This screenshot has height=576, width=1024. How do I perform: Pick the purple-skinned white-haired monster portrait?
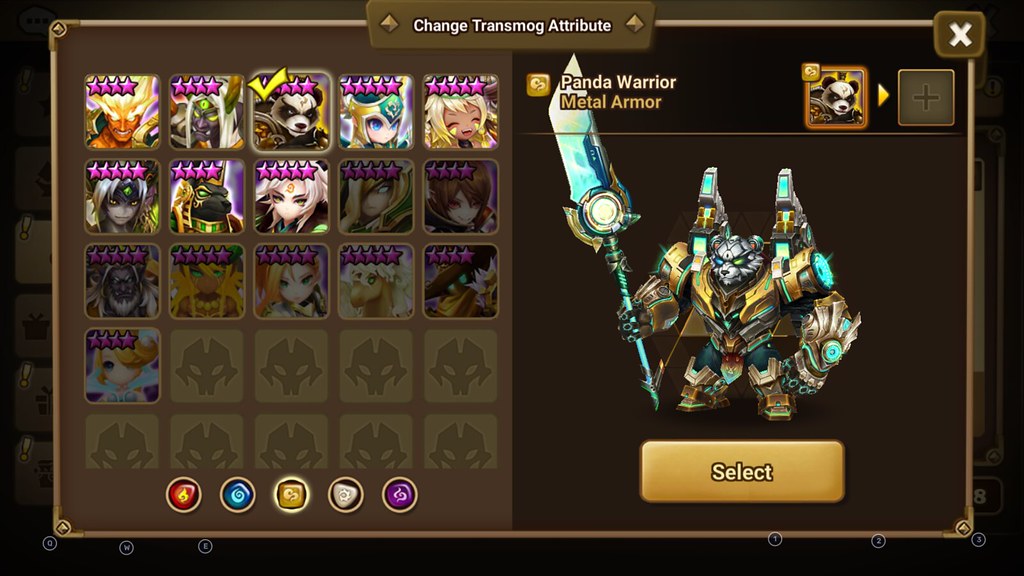[207, 112]
